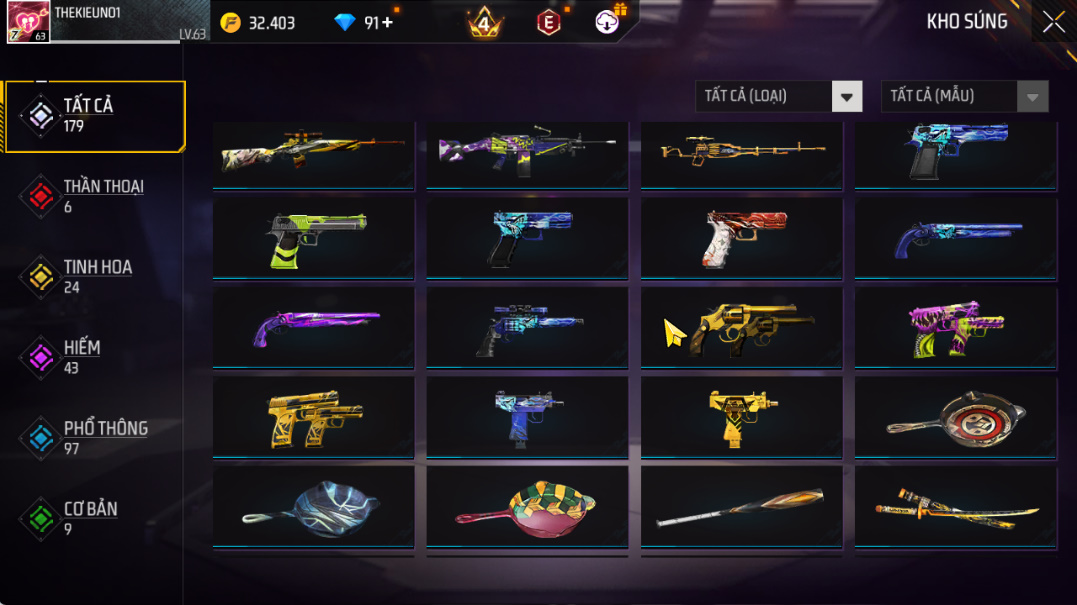The height and width of the screenshot is (605, 1077).
Task: Click the diamond currency plus button
Action: coord(388,23)
